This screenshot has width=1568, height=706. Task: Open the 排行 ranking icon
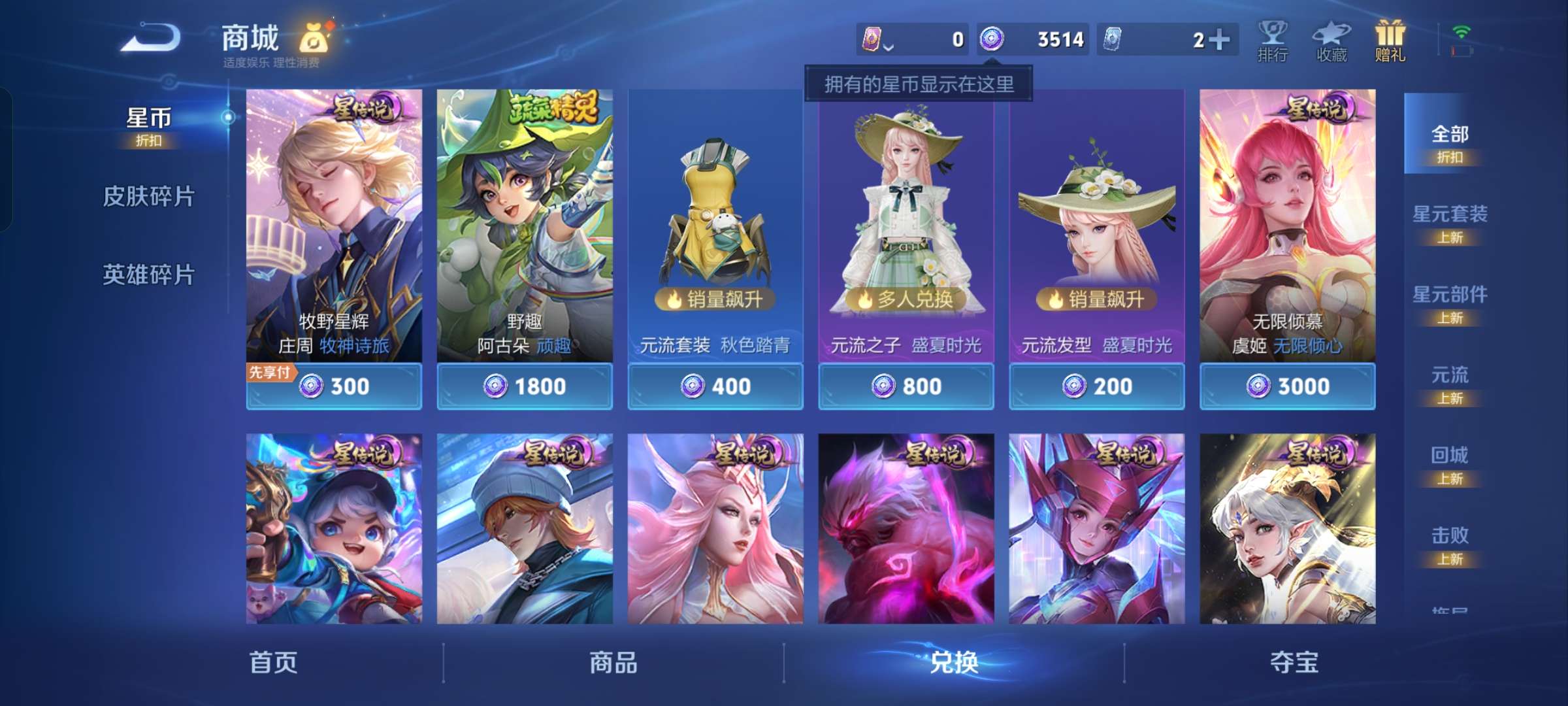click(1273, 41)
